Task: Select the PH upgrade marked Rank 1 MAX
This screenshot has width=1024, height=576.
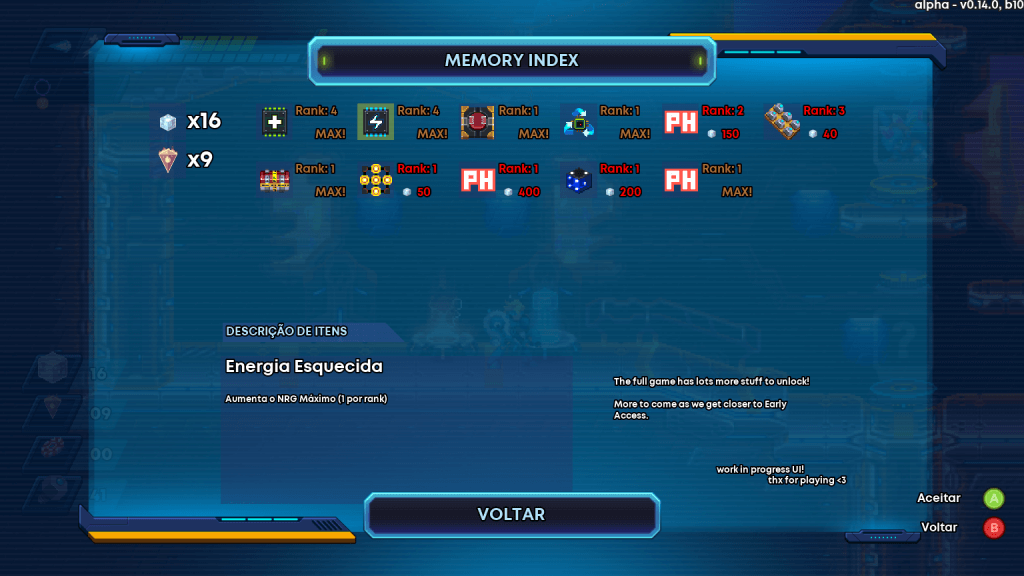Action: coord(681,180)
